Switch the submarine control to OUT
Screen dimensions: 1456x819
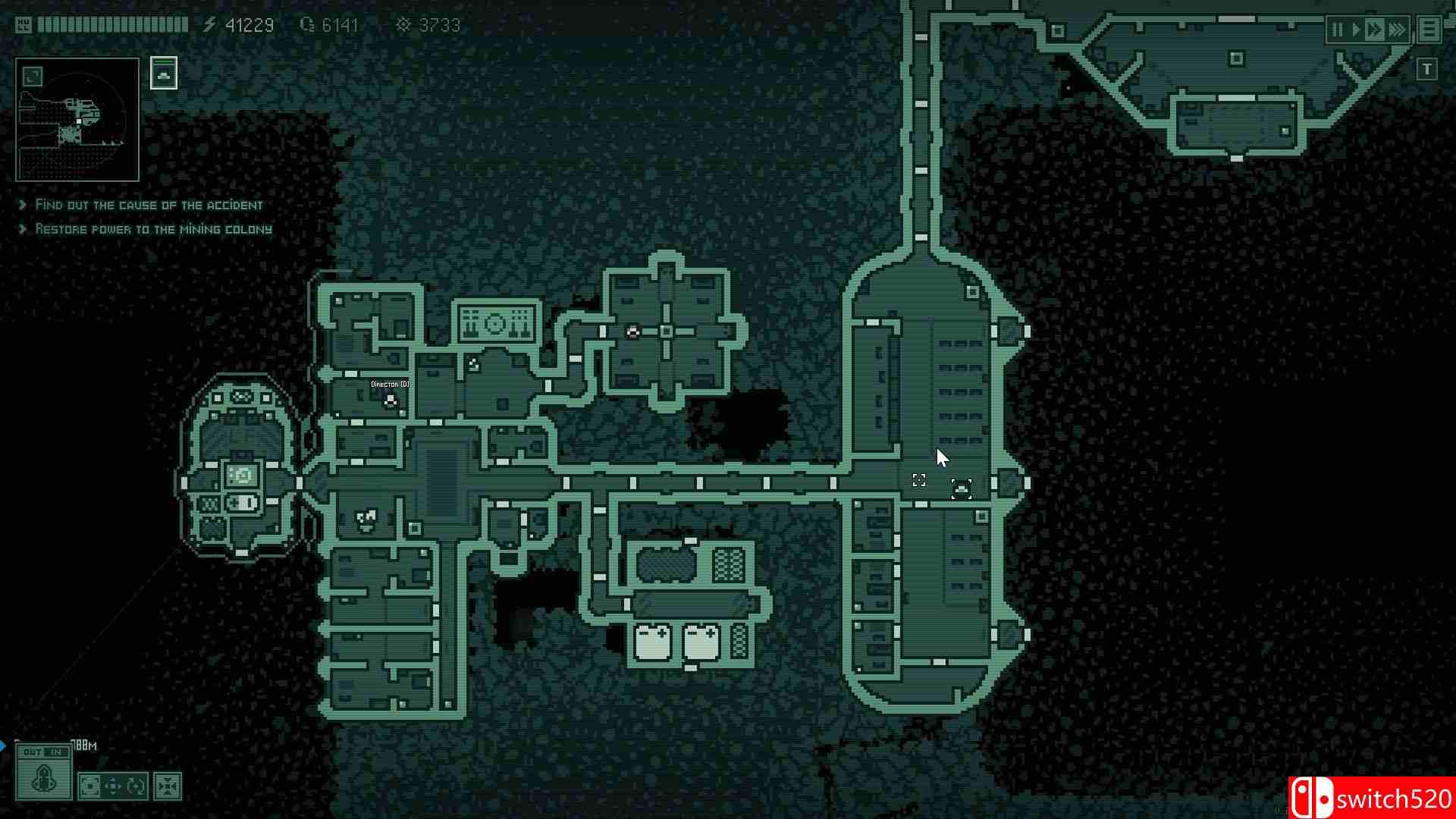31,753
